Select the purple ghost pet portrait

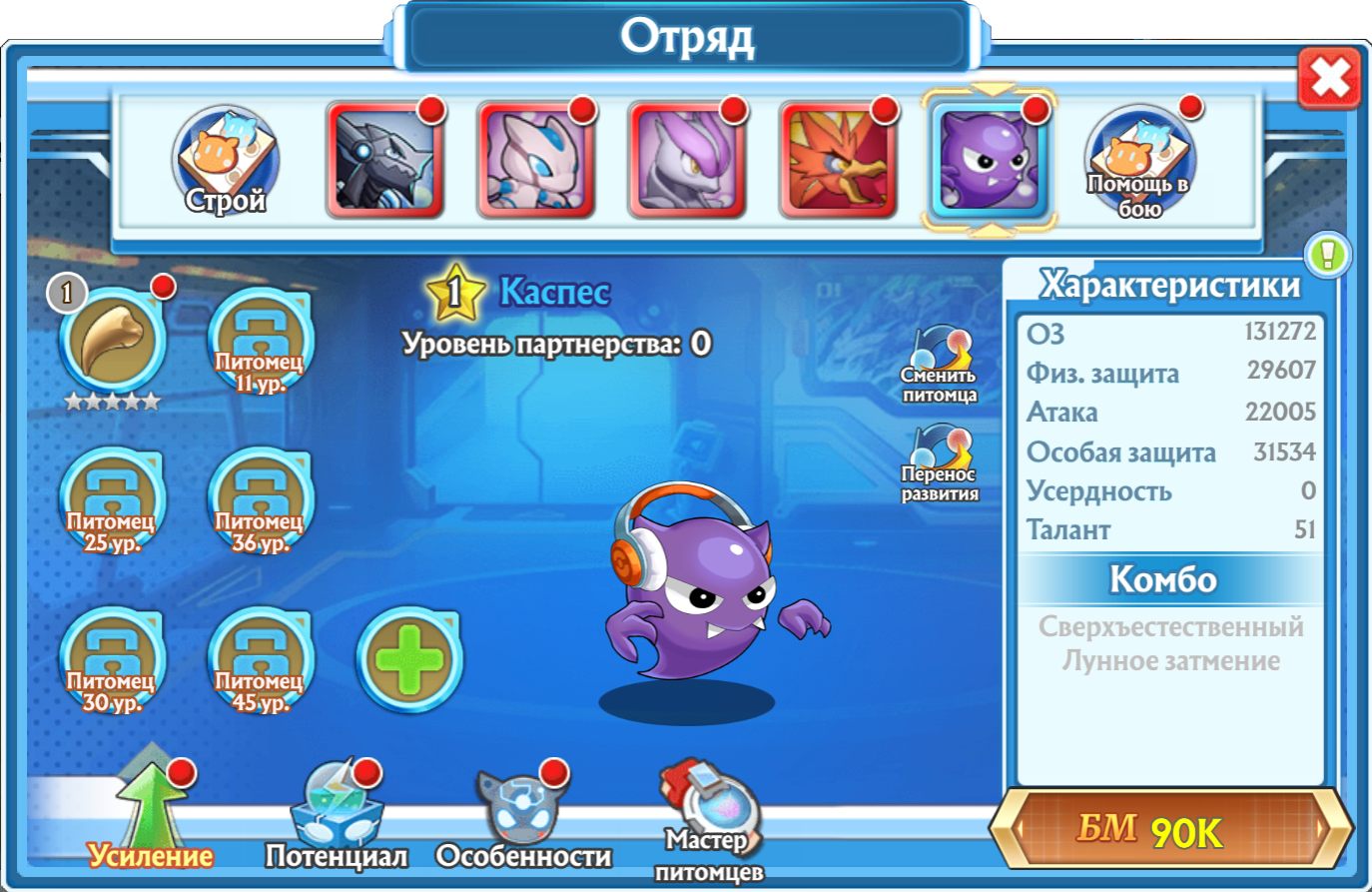989,160
